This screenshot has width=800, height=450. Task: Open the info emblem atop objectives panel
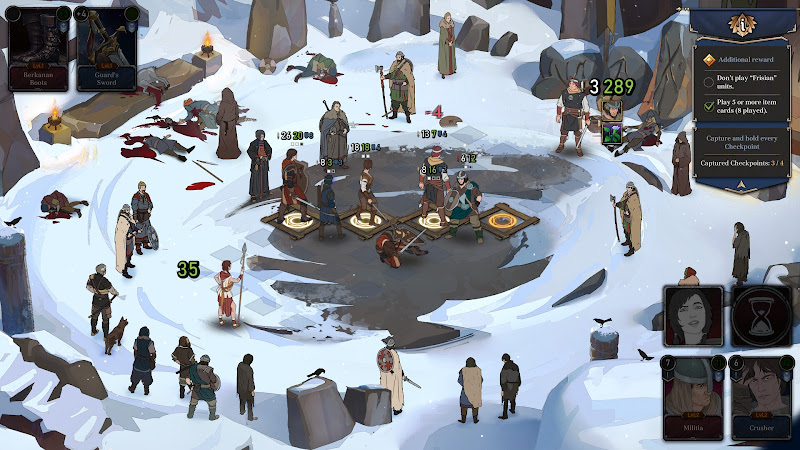[743, 23]
